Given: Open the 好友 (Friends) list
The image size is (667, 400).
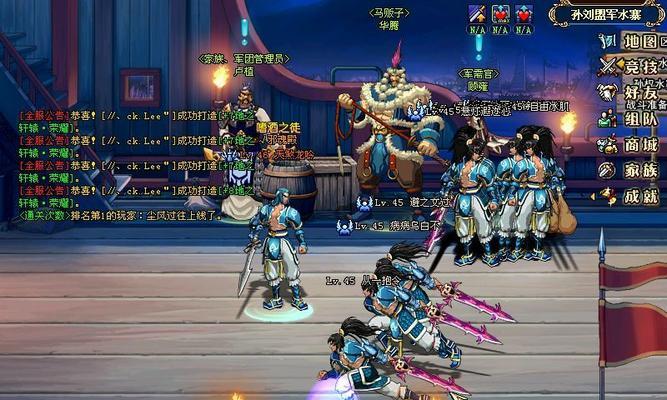Looking at the screenshot, I should [633, 93].
